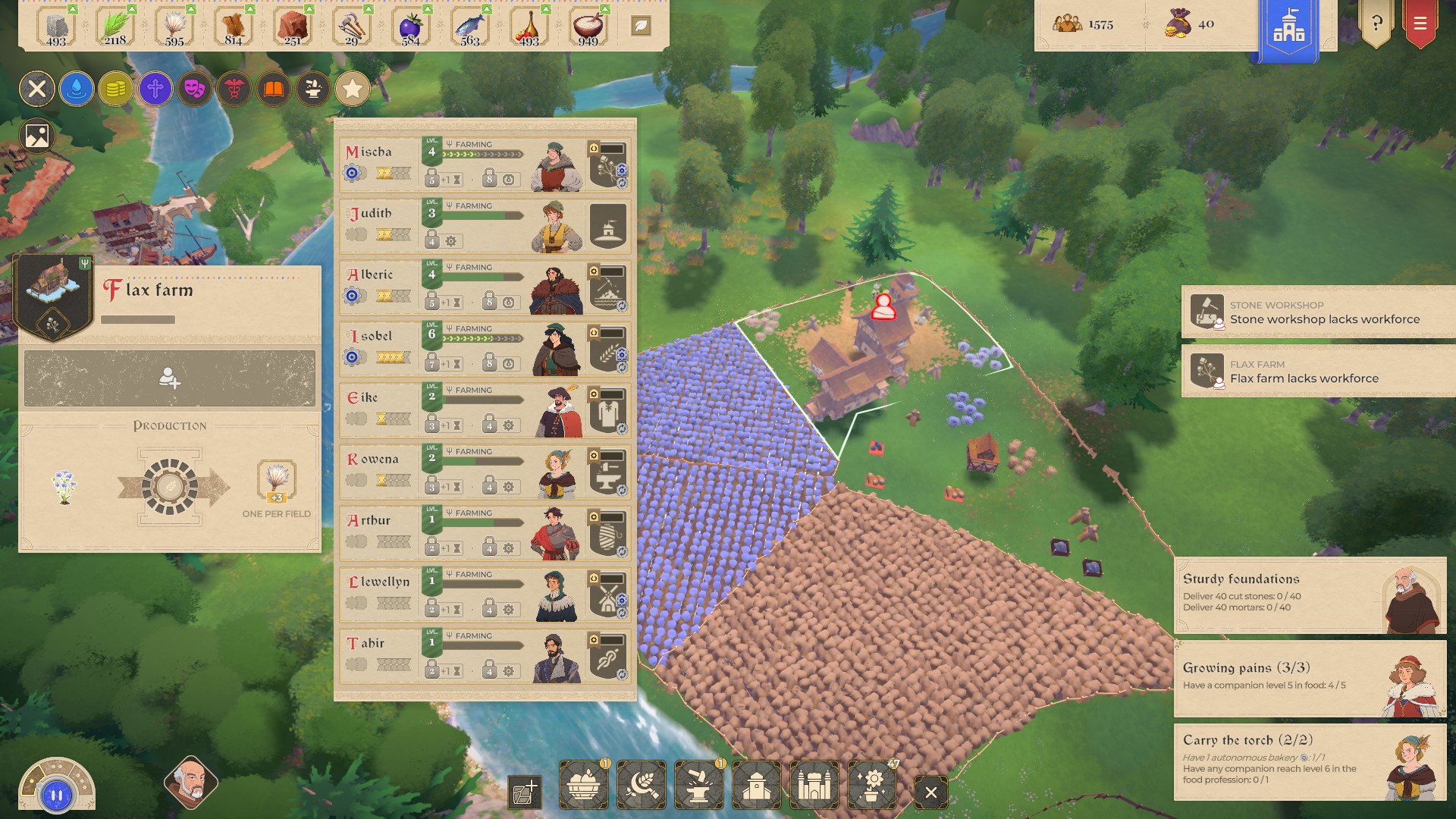Select Alberic's companion row
The height and width of the screenshot is (819, 1456).
point(485,287)
